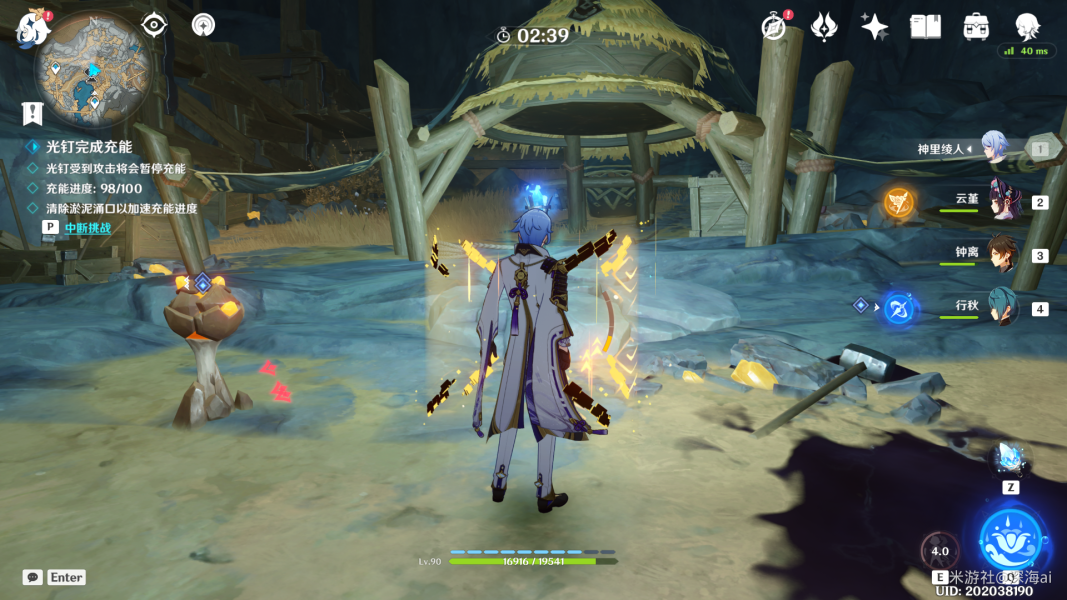Open the chat box speech bubble
This screenshot has width=1067, height=600.
click(33, 577)
